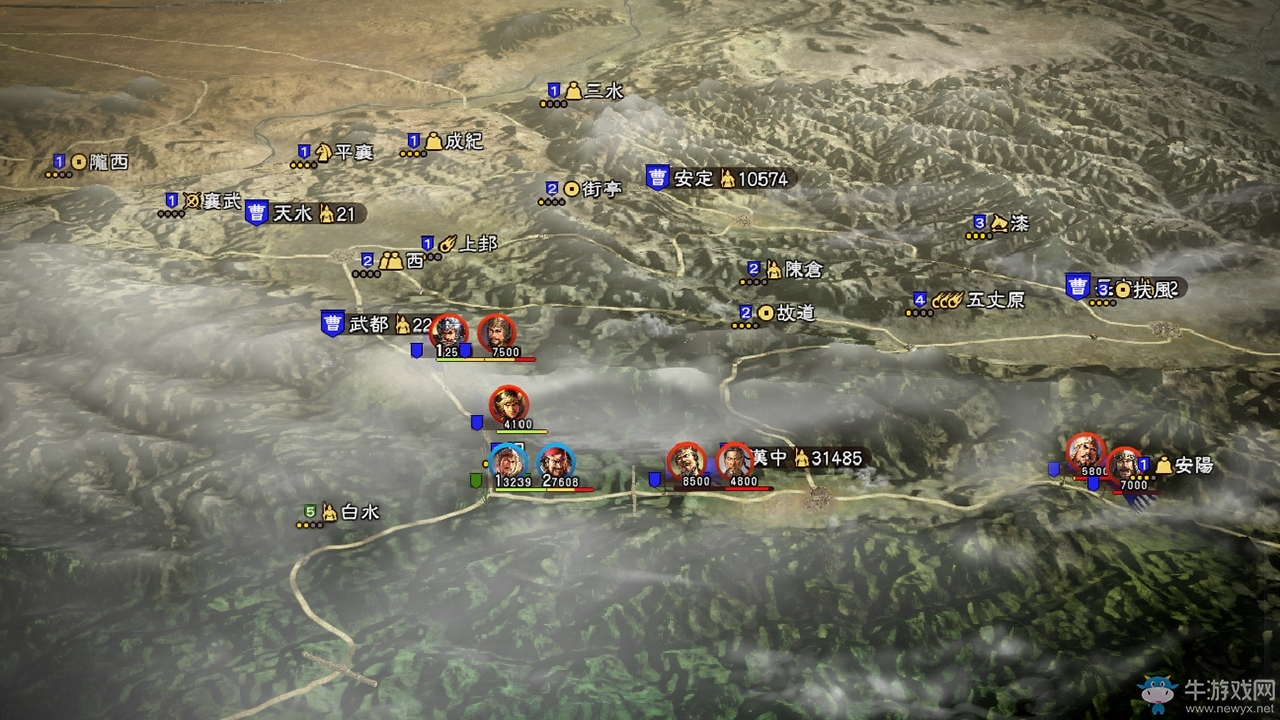Select the blue-ringed unit with 13239 troops
The height and width of the screenshot is (720, 1280).
pos(509,461)
